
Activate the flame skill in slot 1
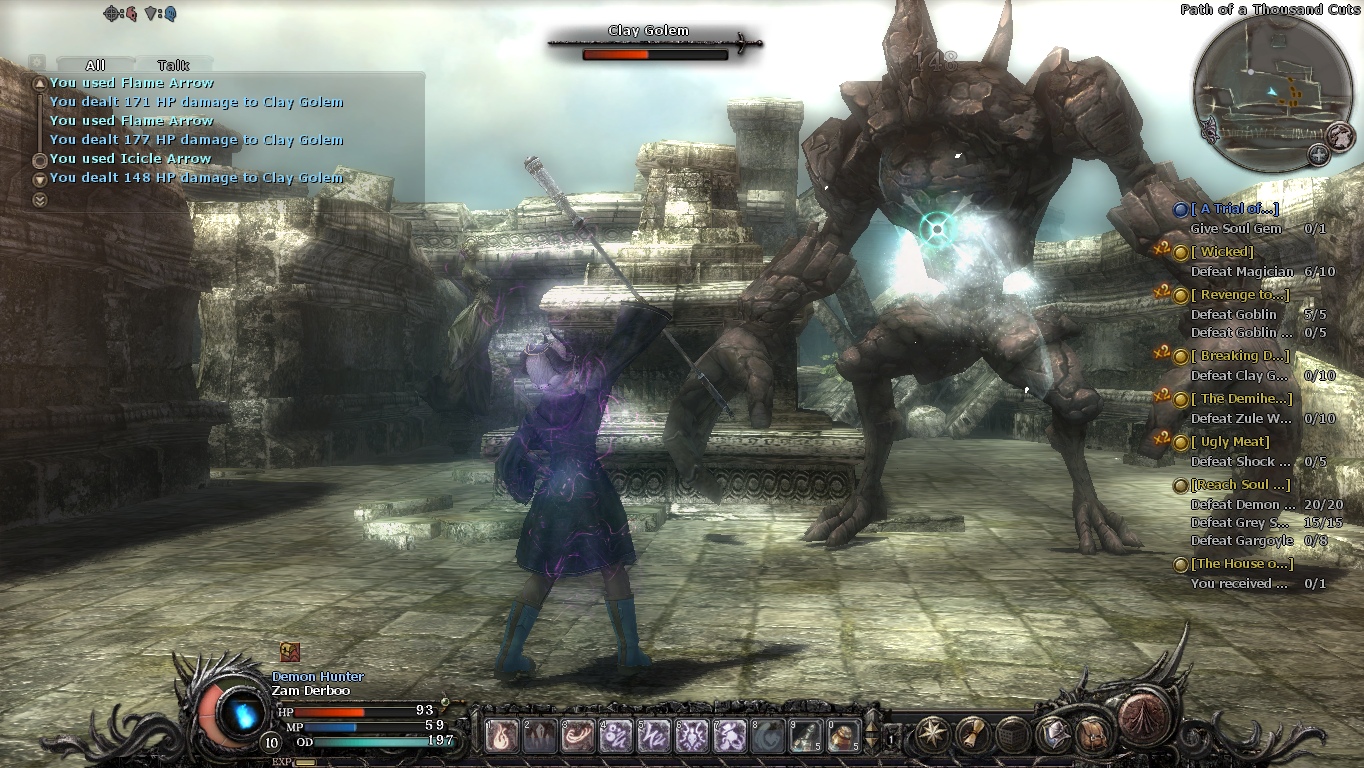coord(502,736)
